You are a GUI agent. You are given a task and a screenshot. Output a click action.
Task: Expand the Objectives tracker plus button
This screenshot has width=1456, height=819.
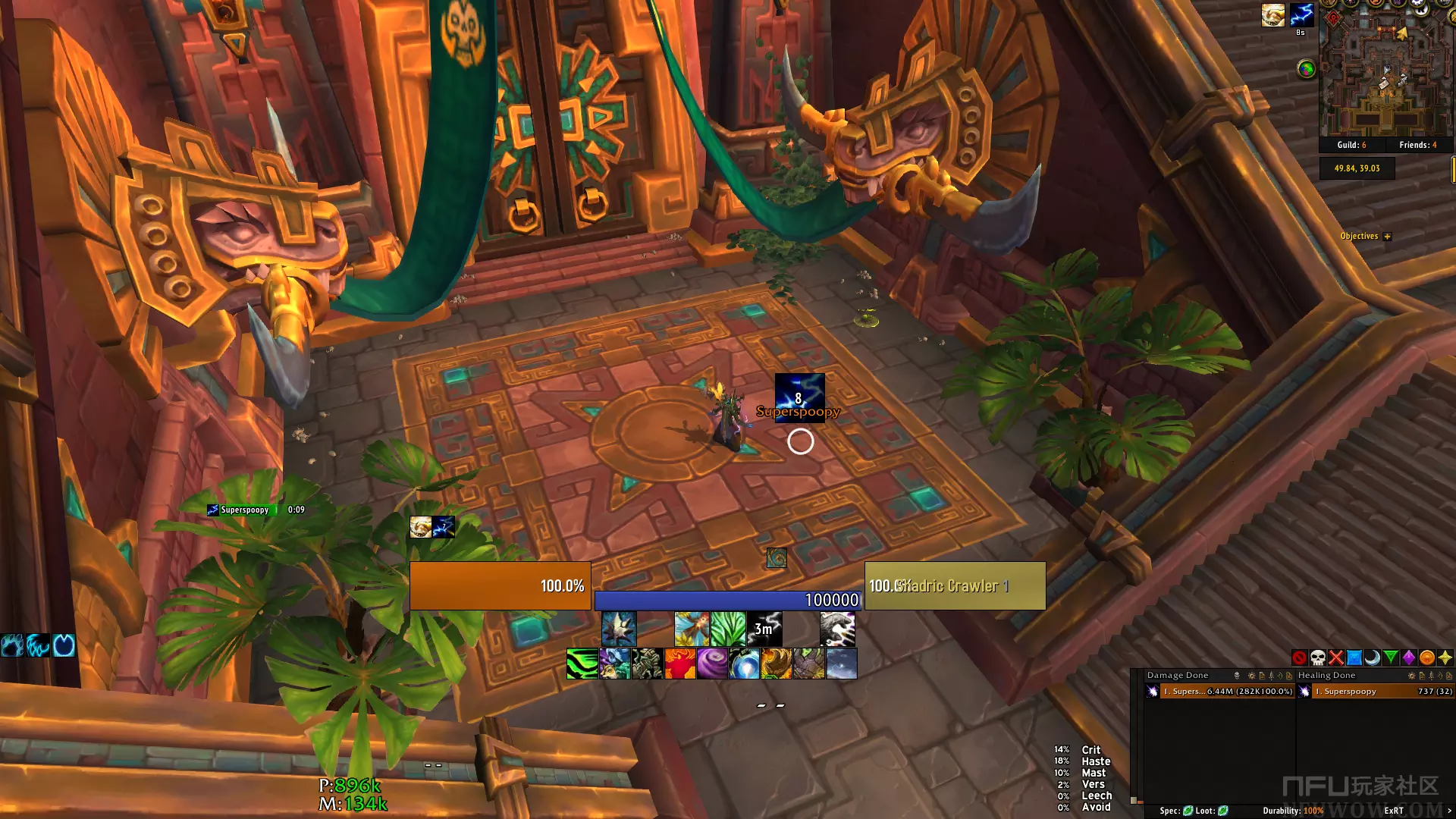point(1387,237)
